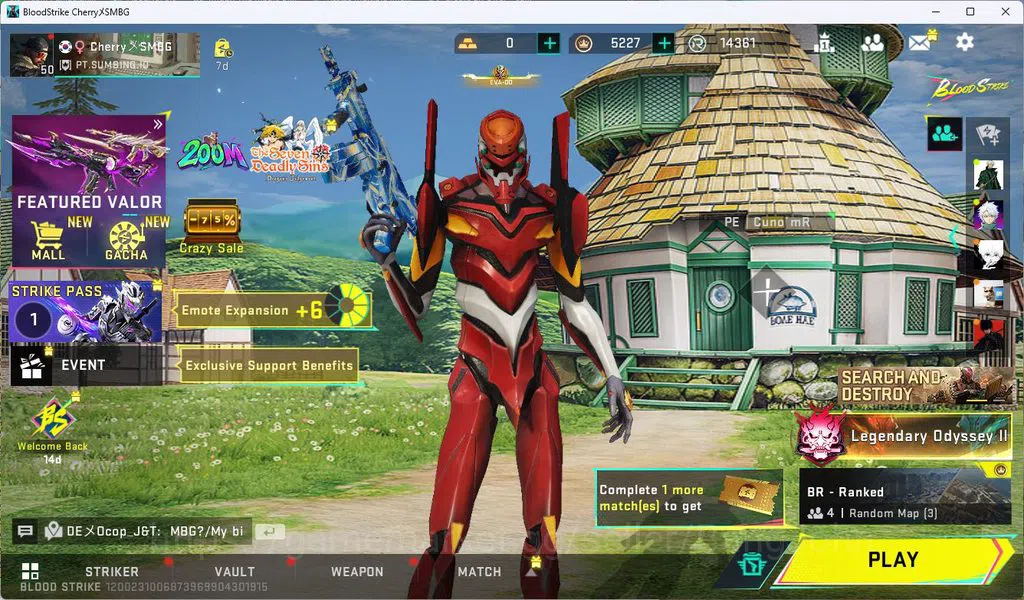Start matchmaking with the PLAY button

pyautogui.click(x=893, y=561)
